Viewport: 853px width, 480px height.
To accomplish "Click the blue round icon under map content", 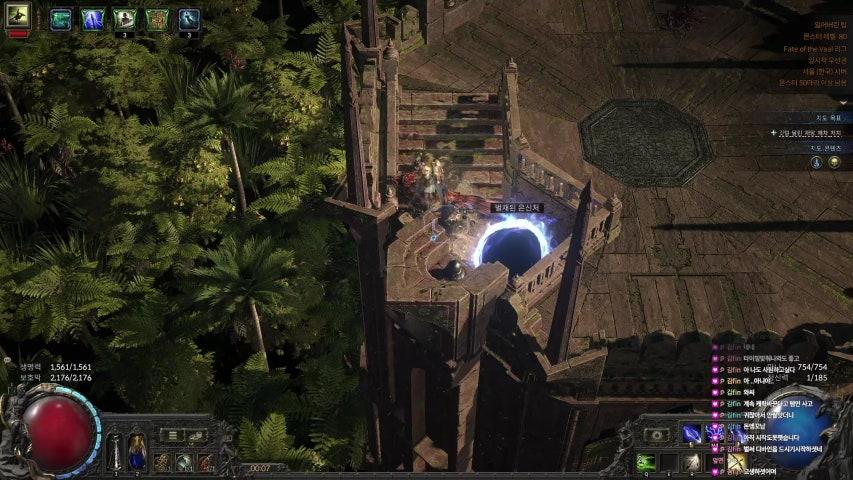I will [x=816, y=162].
